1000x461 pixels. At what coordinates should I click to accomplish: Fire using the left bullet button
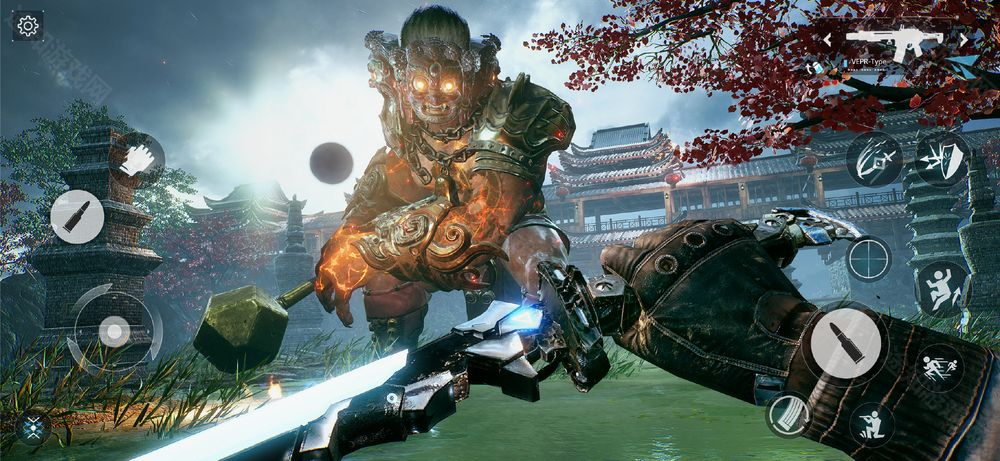(77, 217)
